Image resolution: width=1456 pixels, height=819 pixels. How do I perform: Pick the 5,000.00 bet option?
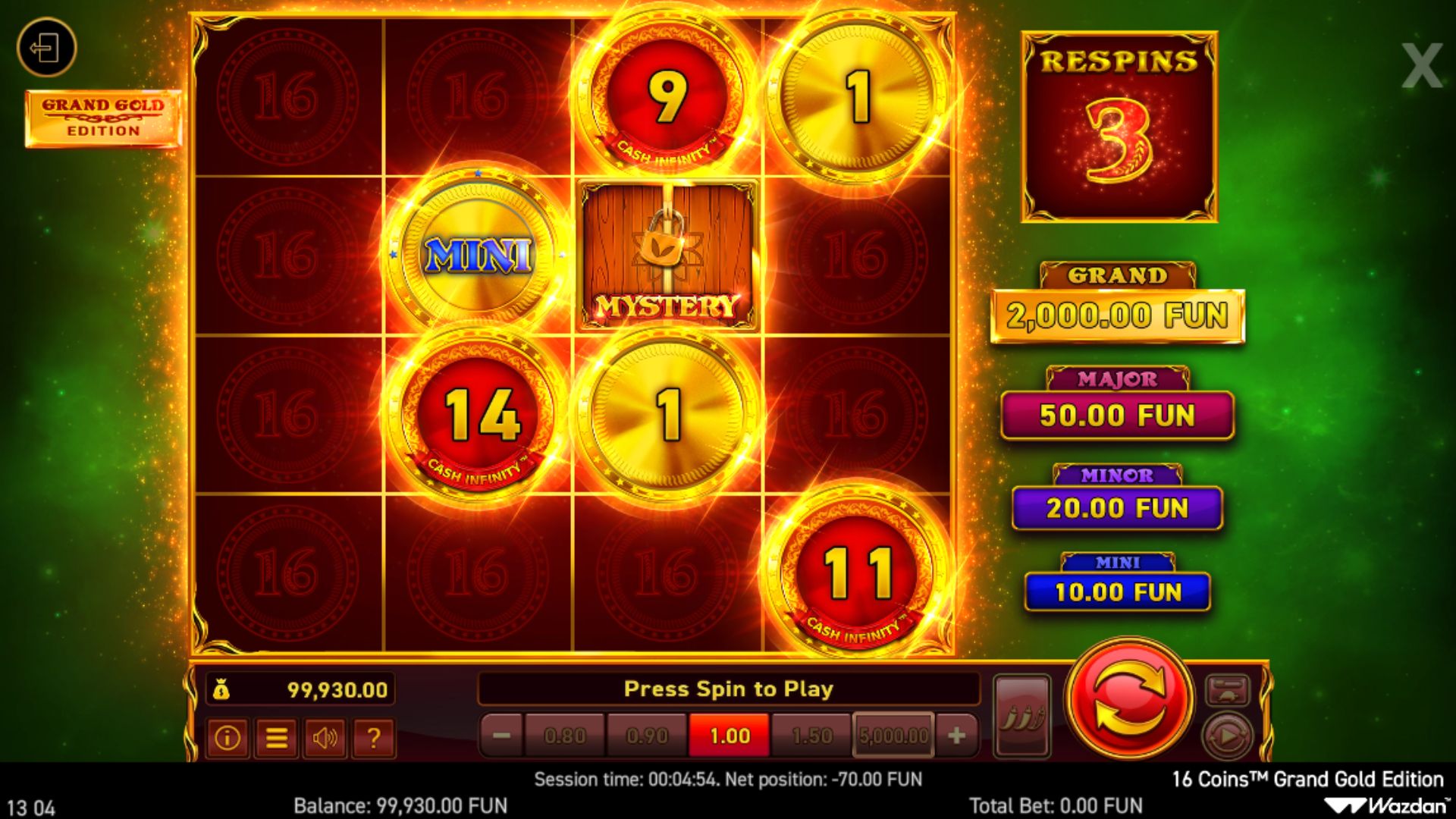(893, 736)
